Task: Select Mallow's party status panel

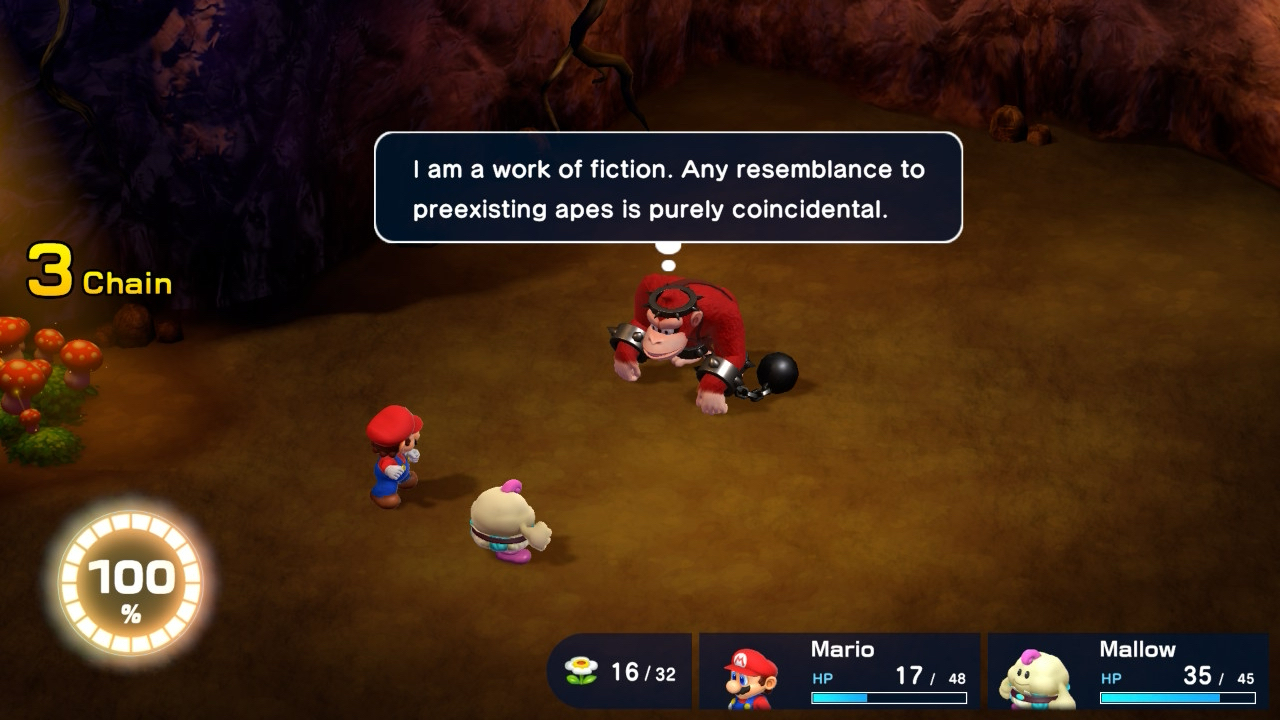Action: (1128, 671)
